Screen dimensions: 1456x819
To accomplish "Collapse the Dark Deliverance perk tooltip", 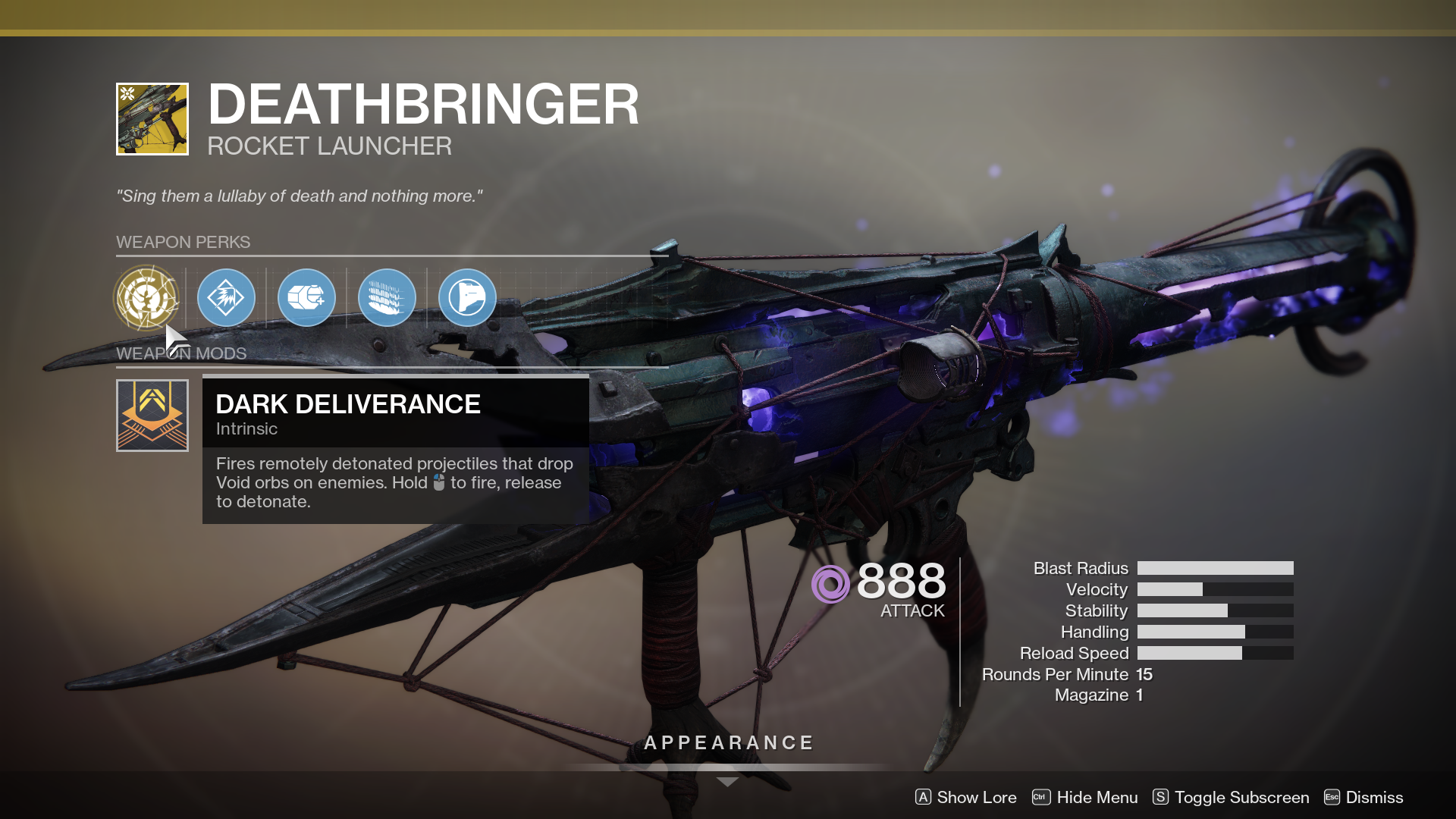I will click(x=395, y=404).
